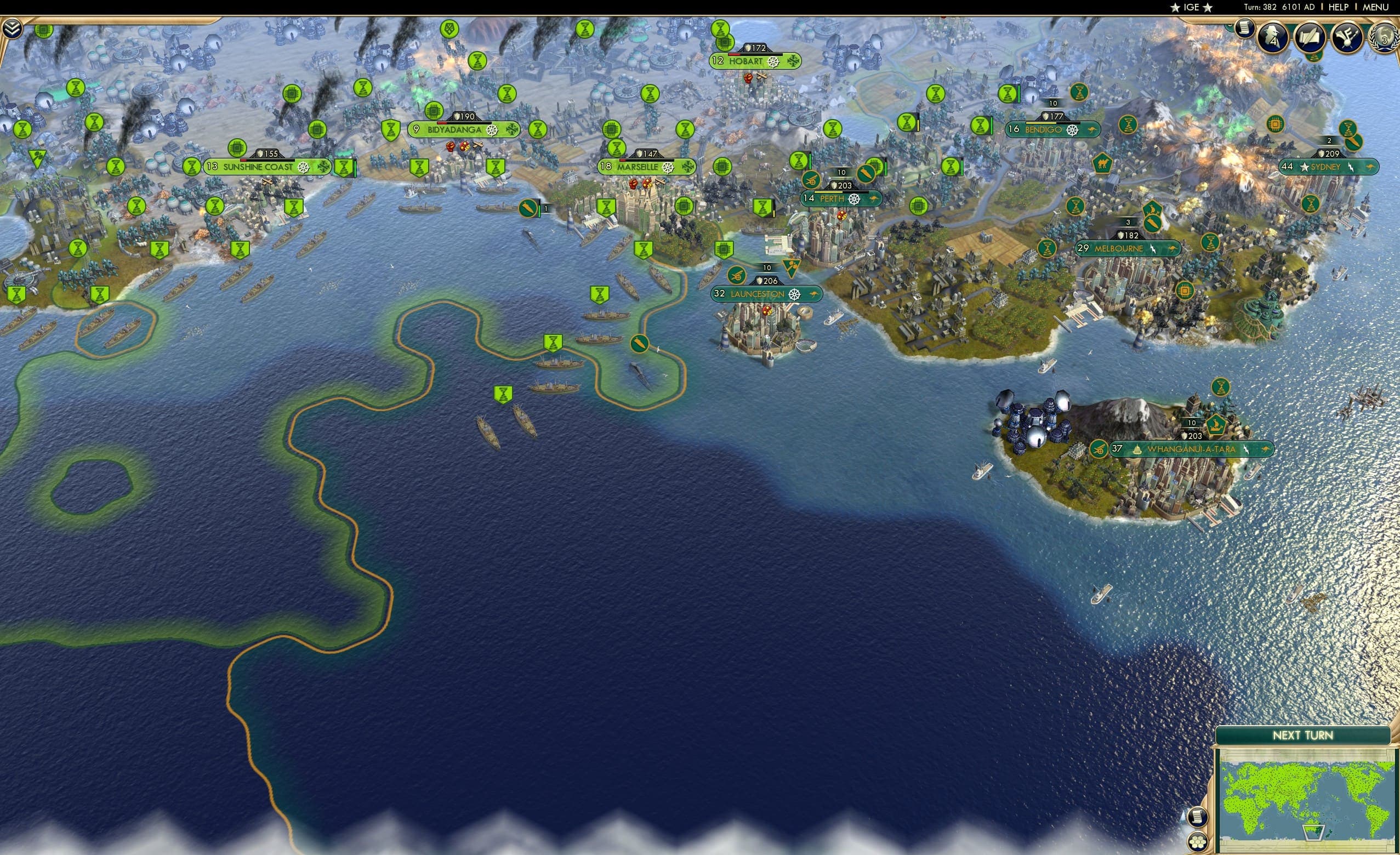Open the Diplomacy quill-and-scroll icon
The image size is (1400, 855).
1310,36
